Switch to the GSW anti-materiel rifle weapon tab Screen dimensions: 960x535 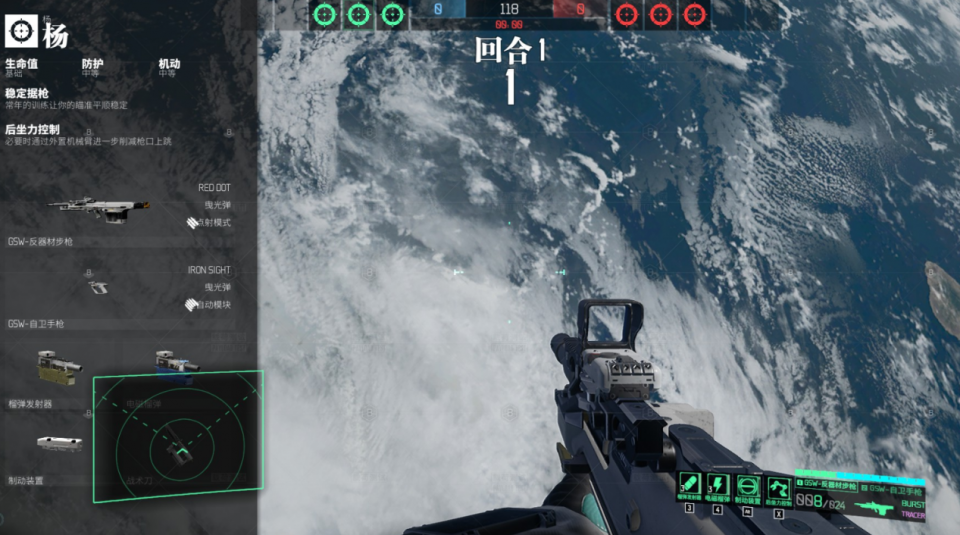click(825, 484)
